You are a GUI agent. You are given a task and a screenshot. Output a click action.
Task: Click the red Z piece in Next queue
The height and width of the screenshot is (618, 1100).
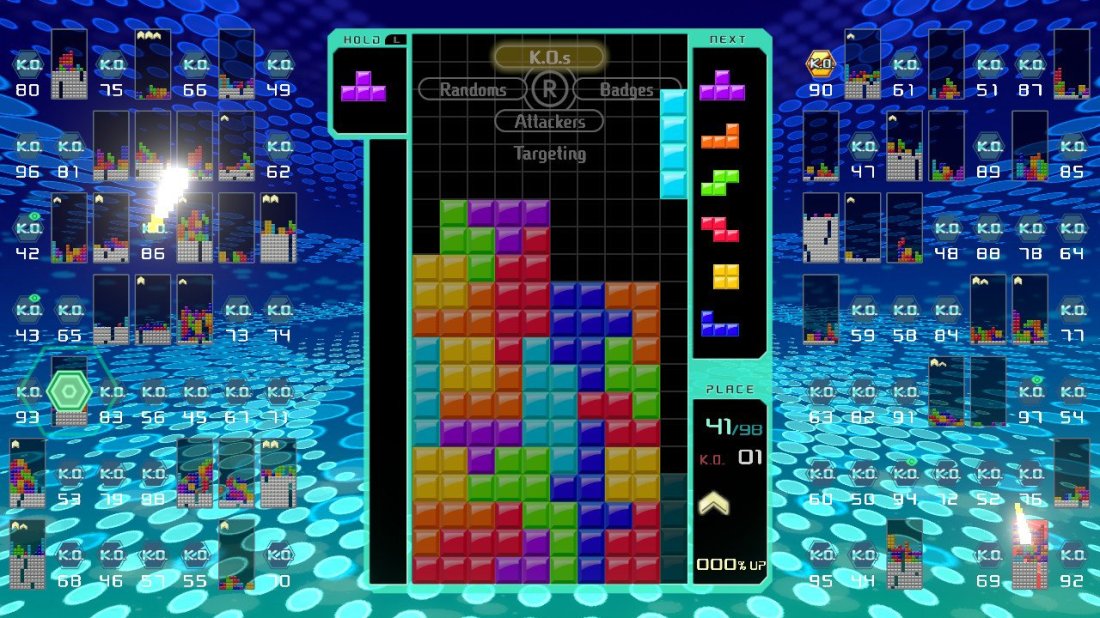tap(720, 229)
